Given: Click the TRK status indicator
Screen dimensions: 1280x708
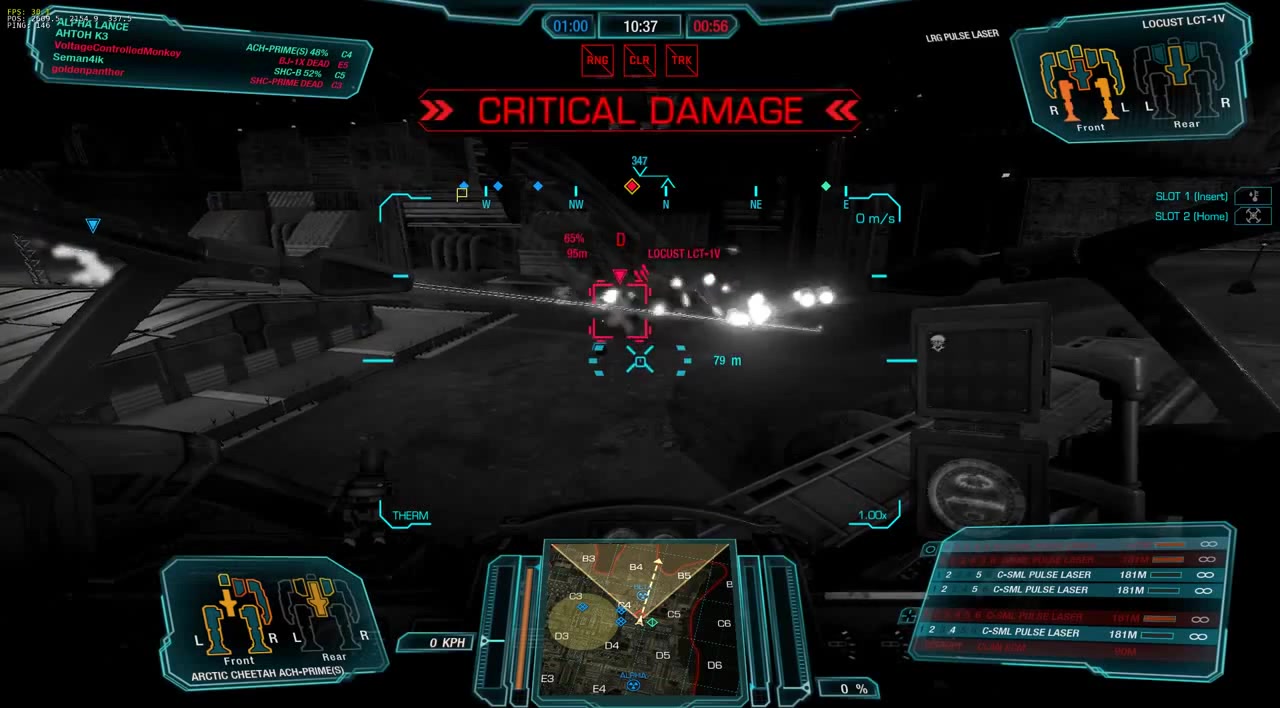Looking at the screenshot, I should (681, 60).
